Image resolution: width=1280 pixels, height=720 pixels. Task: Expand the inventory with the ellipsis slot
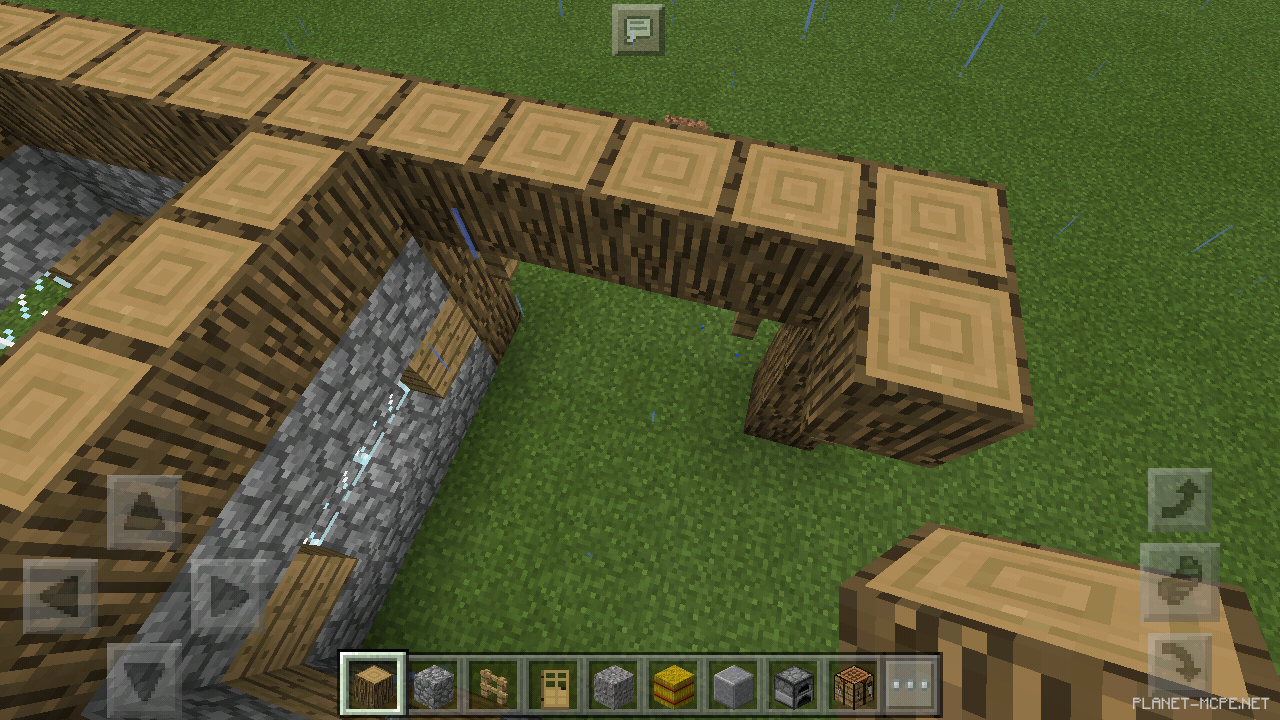pos(912,684)
